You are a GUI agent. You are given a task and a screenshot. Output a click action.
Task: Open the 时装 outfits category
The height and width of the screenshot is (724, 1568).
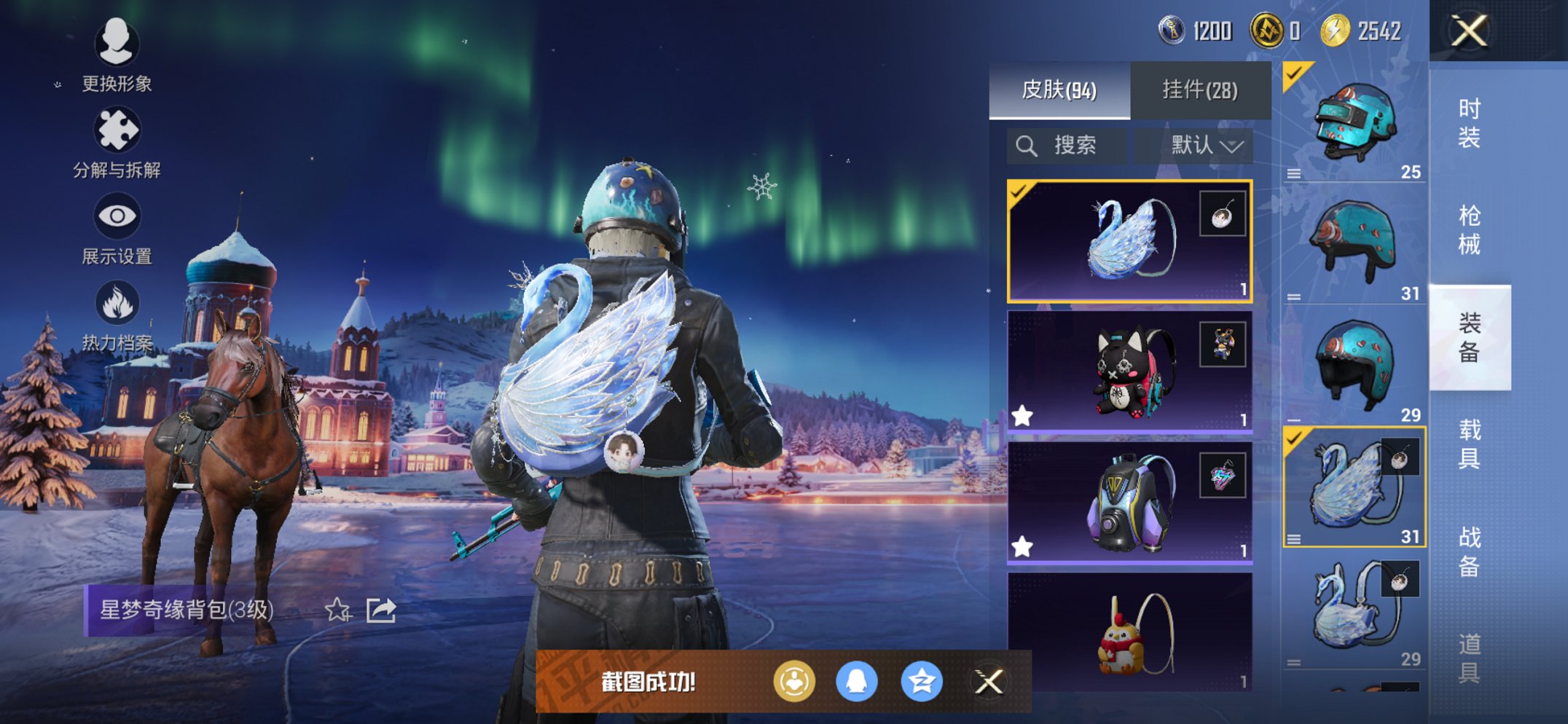coord(1469,123)
